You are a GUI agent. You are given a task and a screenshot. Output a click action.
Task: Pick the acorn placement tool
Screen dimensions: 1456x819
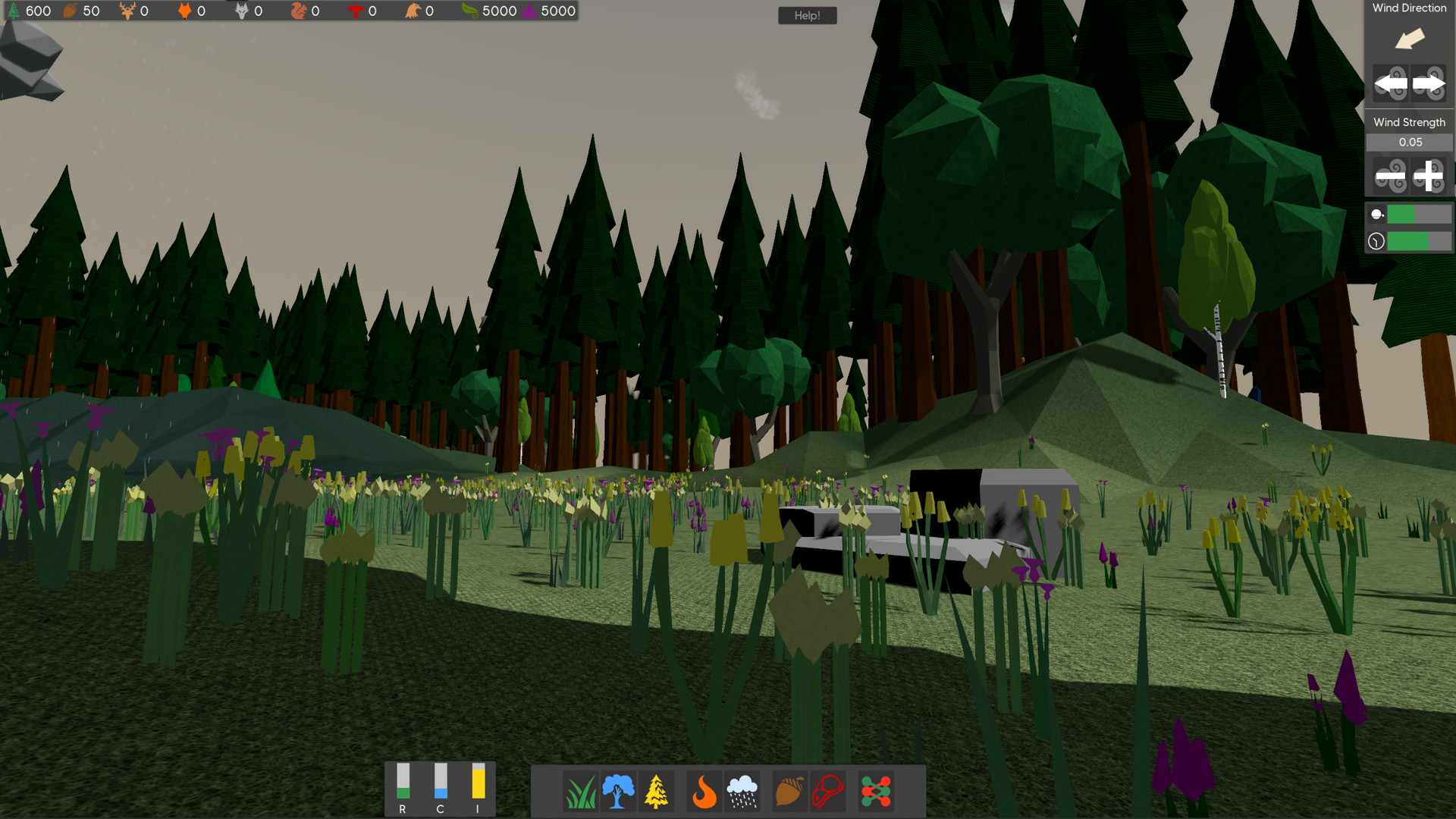[x=789, y=791]
